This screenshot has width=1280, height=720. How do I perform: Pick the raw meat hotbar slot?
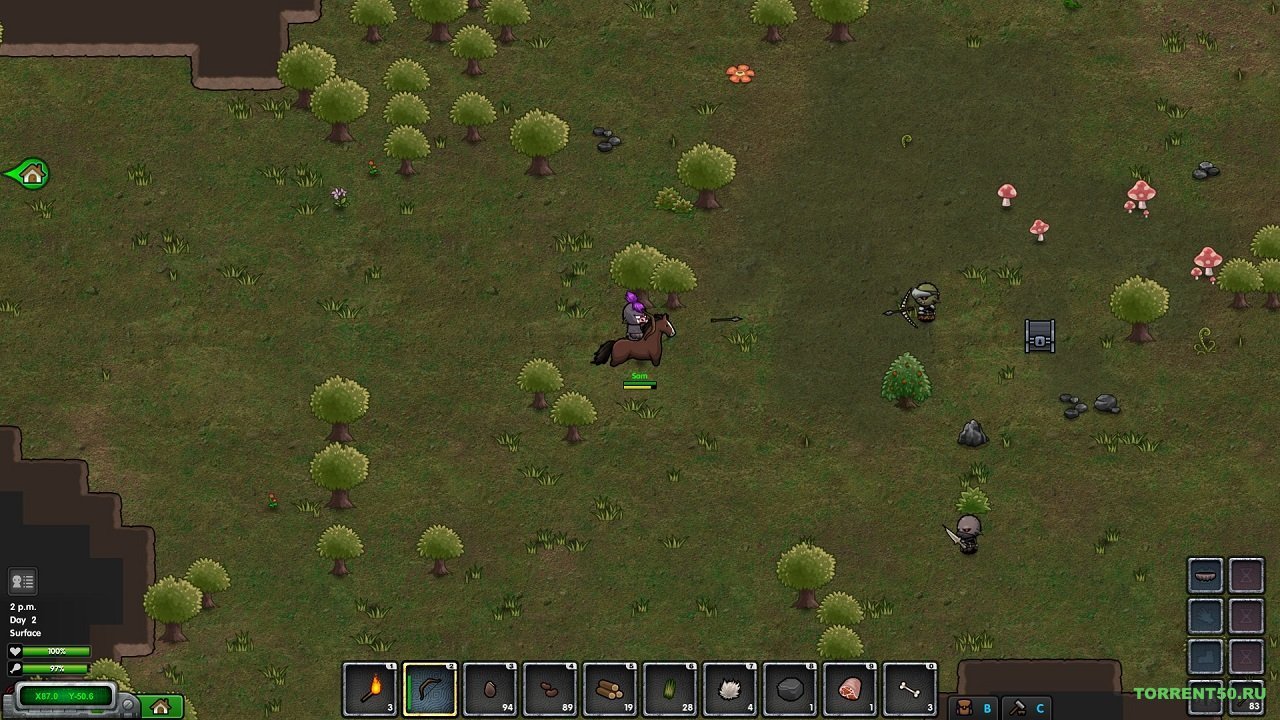(850, 689)
